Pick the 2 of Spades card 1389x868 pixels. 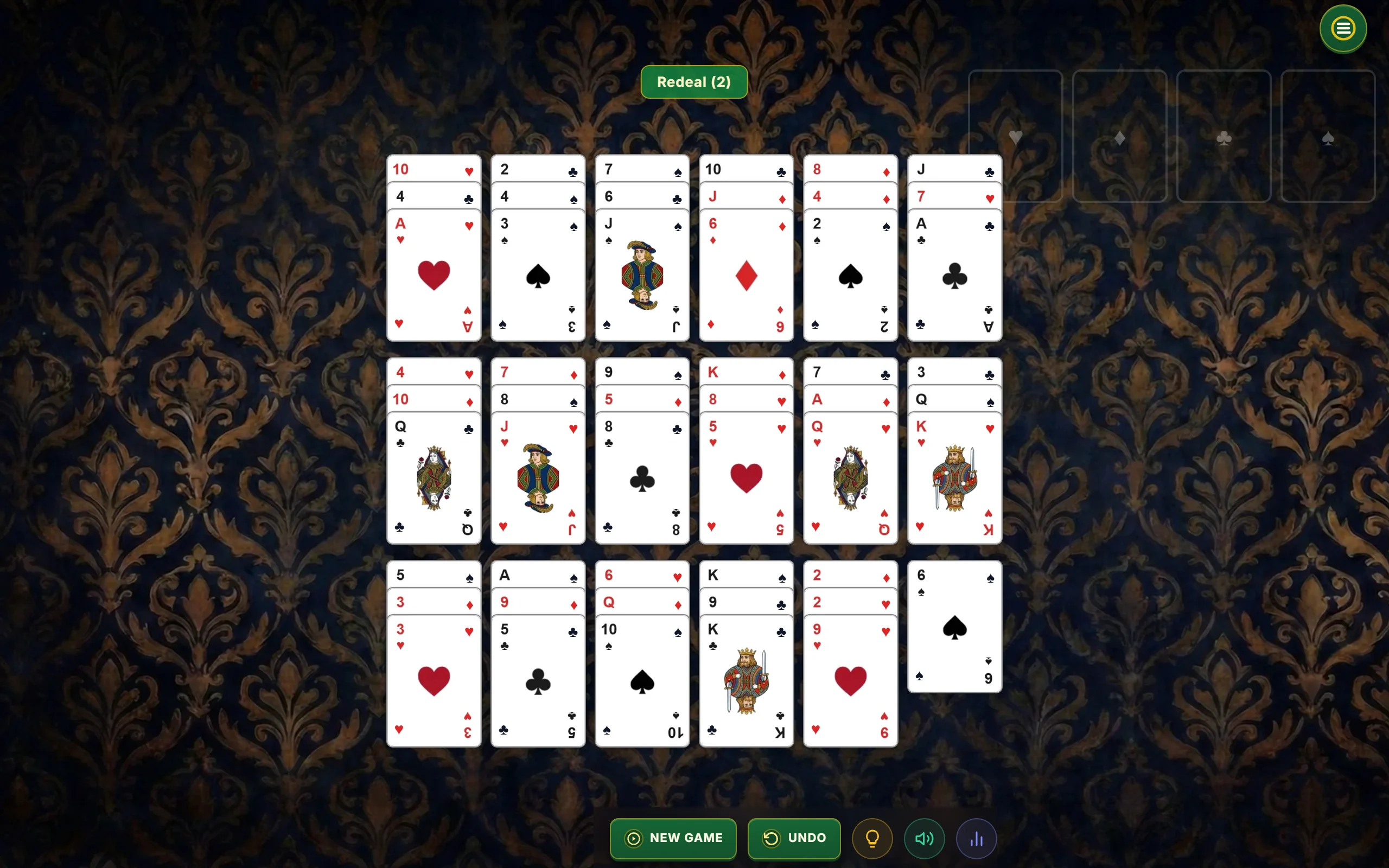pyautogui.click(x=850, y=276)
